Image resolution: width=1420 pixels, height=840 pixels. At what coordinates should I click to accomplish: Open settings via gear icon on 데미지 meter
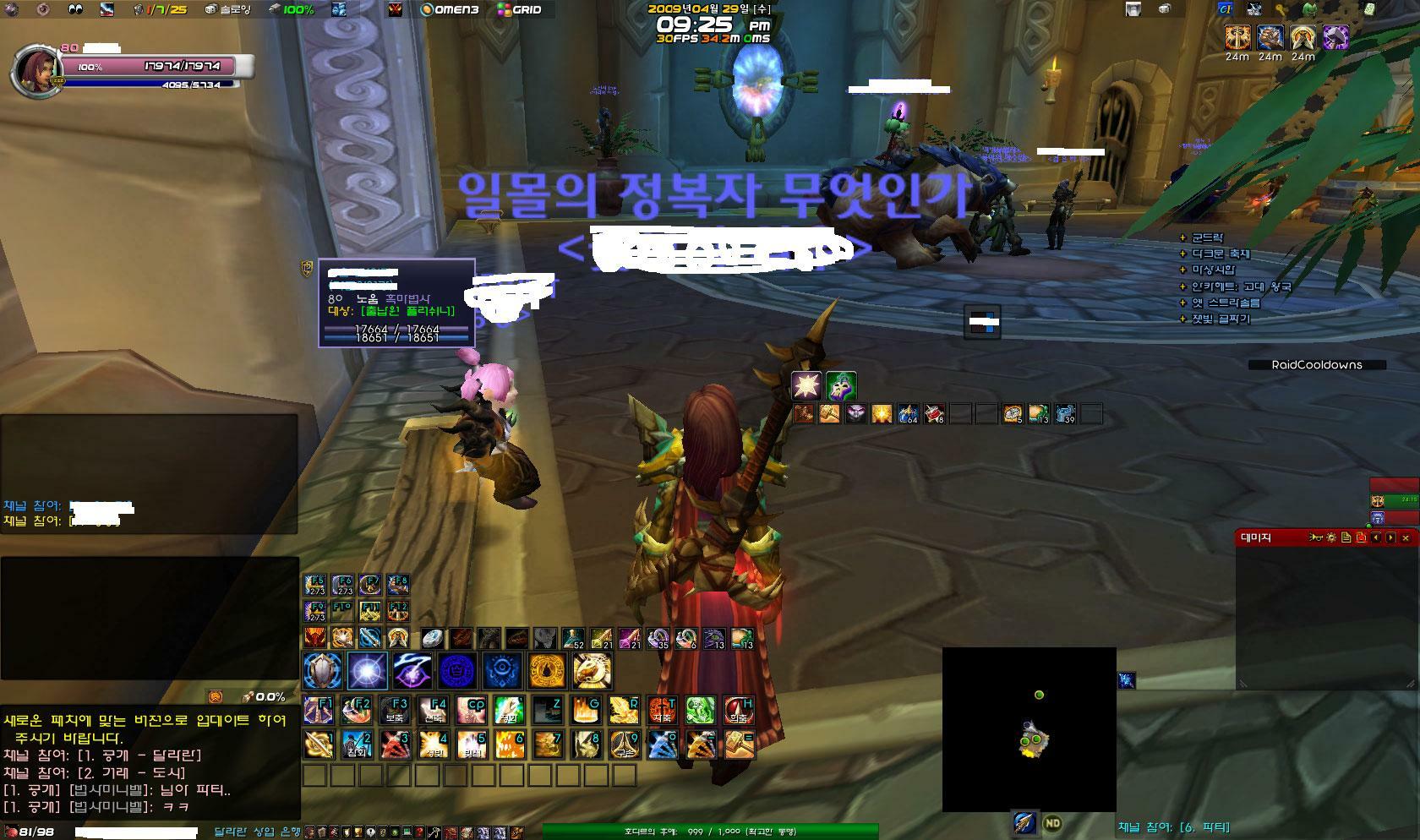tap(1331, 537)
